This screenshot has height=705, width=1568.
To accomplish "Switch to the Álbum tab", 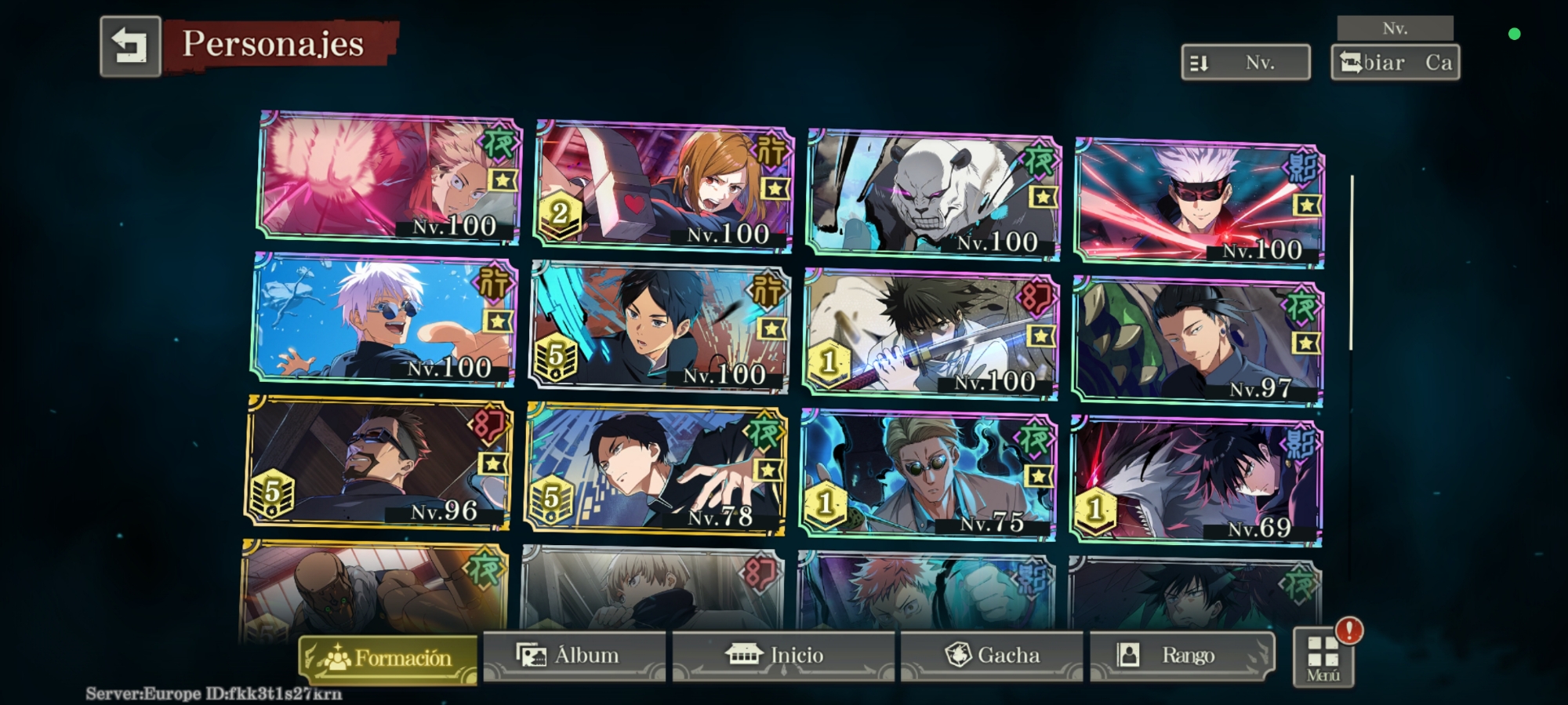I will coord(574,655).
